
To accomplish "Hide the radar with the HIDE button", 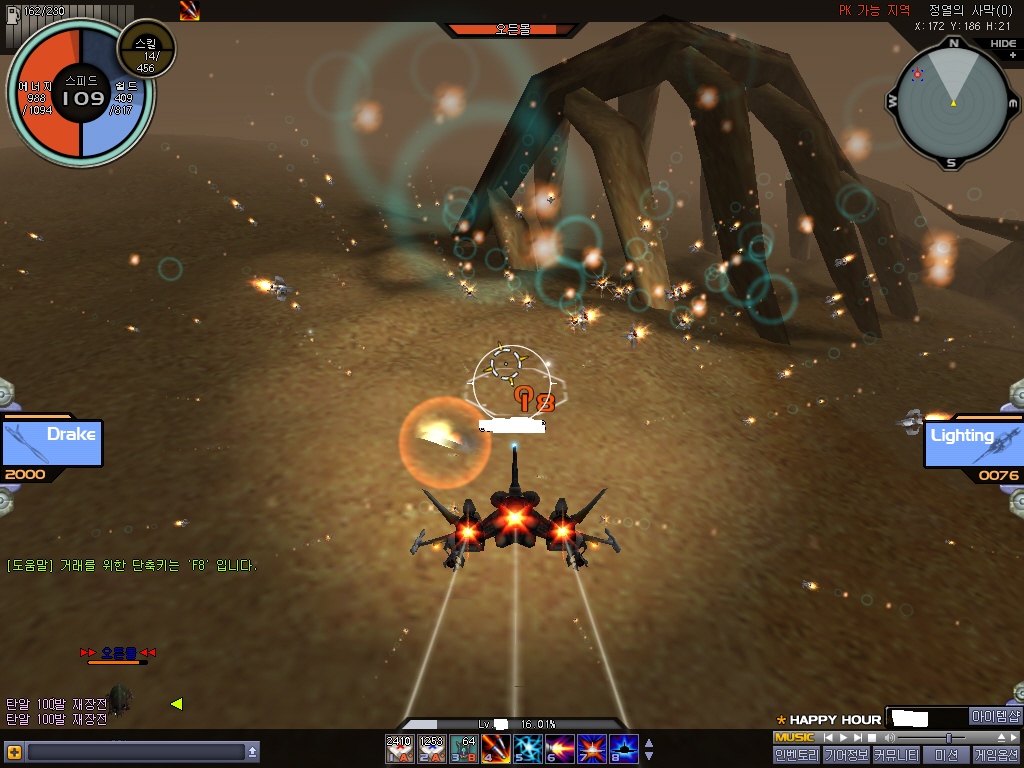I will pyautogui.click(x=1003, y=44).
